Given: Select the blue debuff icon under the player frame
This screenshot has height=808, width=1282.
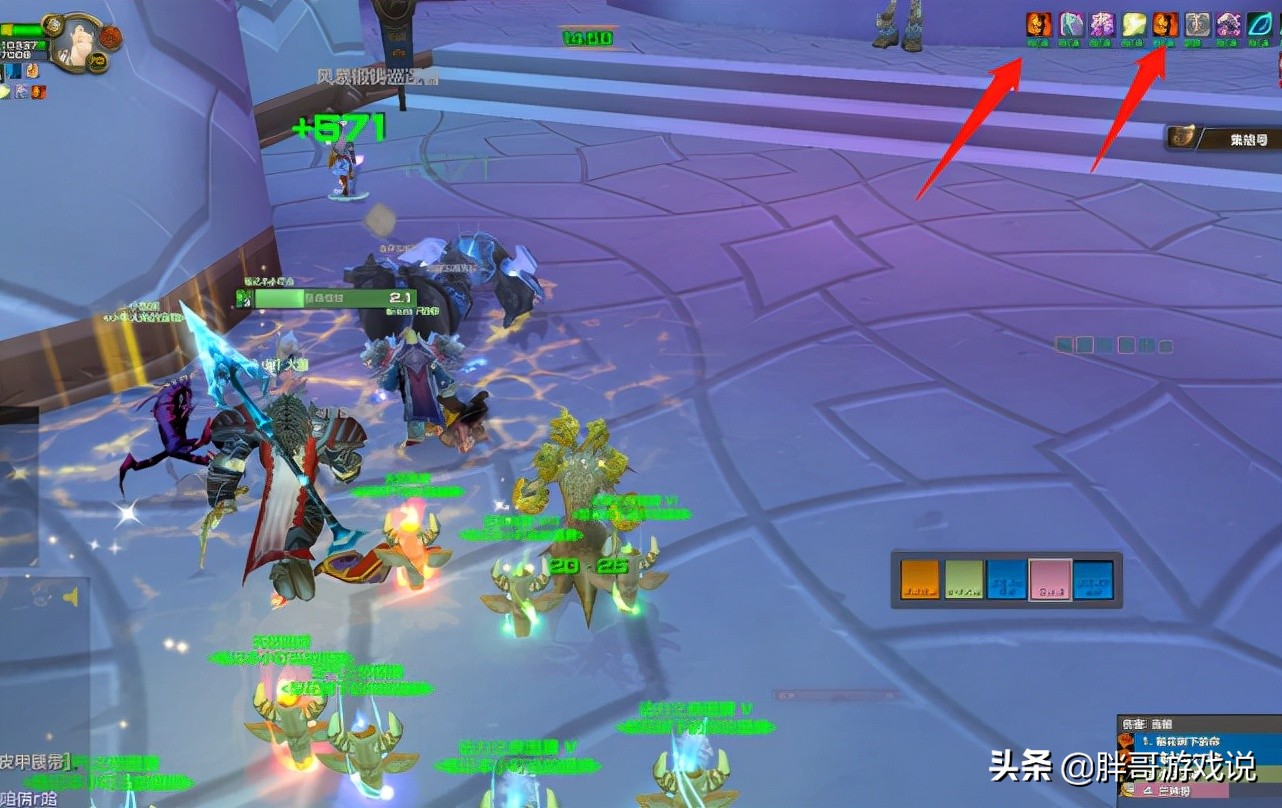Looking at the screenshot, I should click(x=13, y=72).
